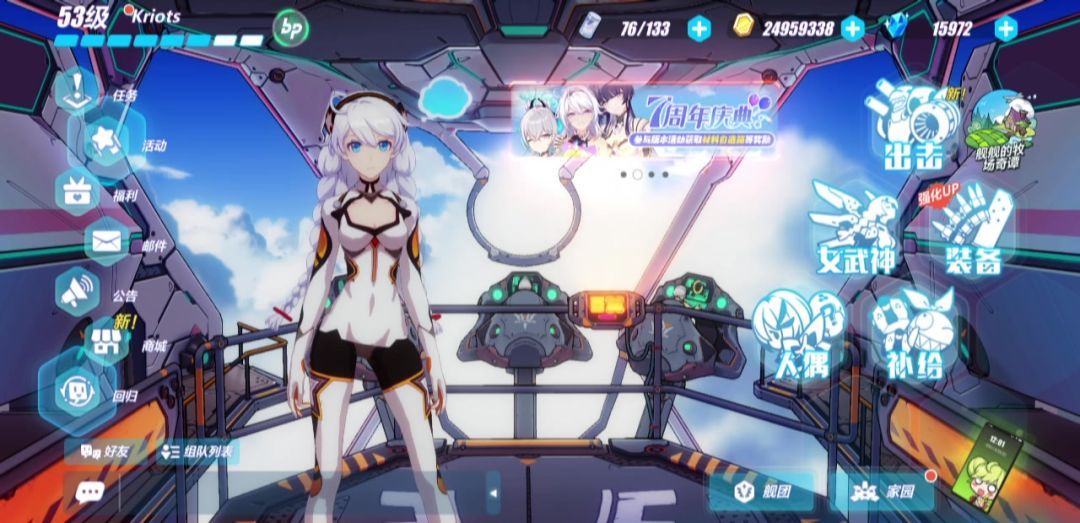
Task: Open the 补给 supply gacha
Action: (x=912, y=334)
